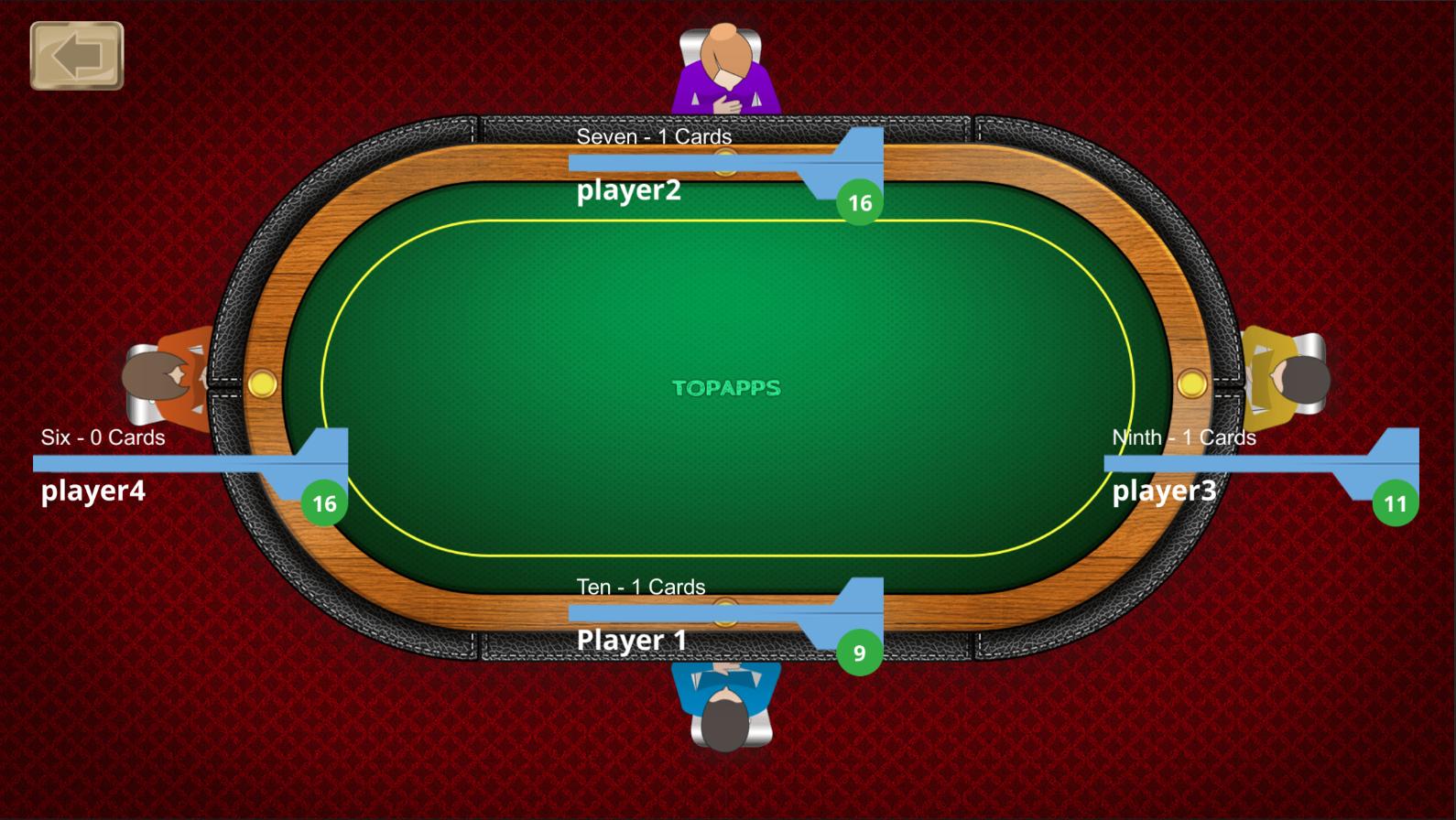1456x820 pixels.
Task: Click the green score badge showing 9 for Player 1
Action: 859,653
